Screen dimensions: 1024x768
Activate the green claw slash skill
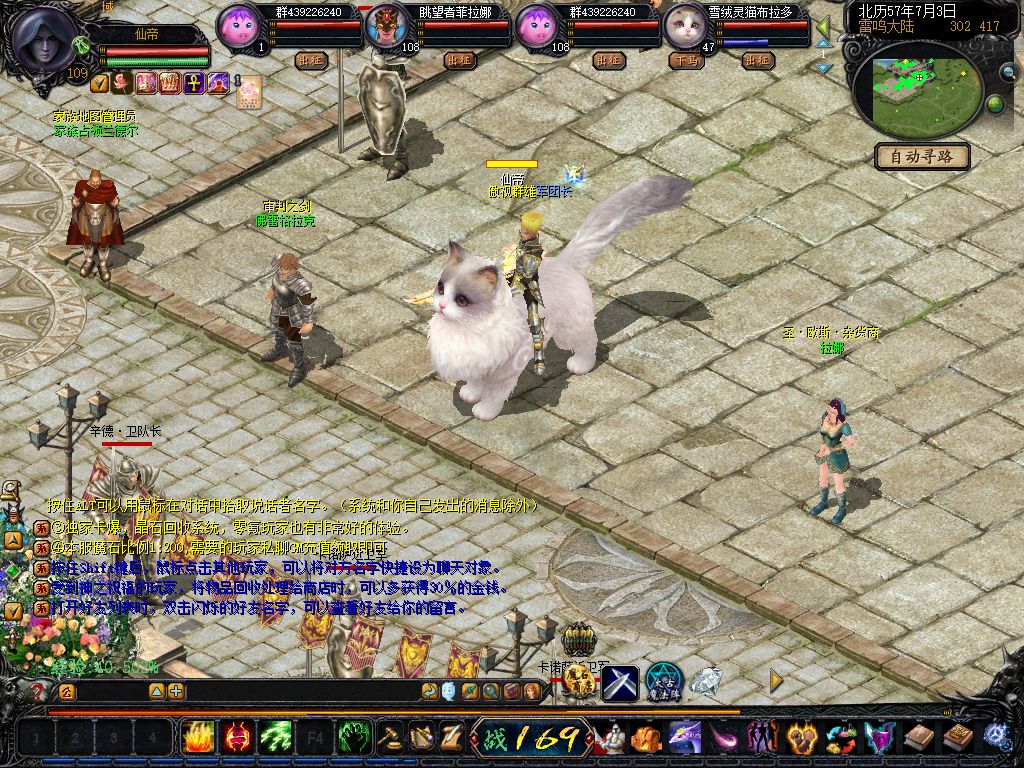coord(275,738)
